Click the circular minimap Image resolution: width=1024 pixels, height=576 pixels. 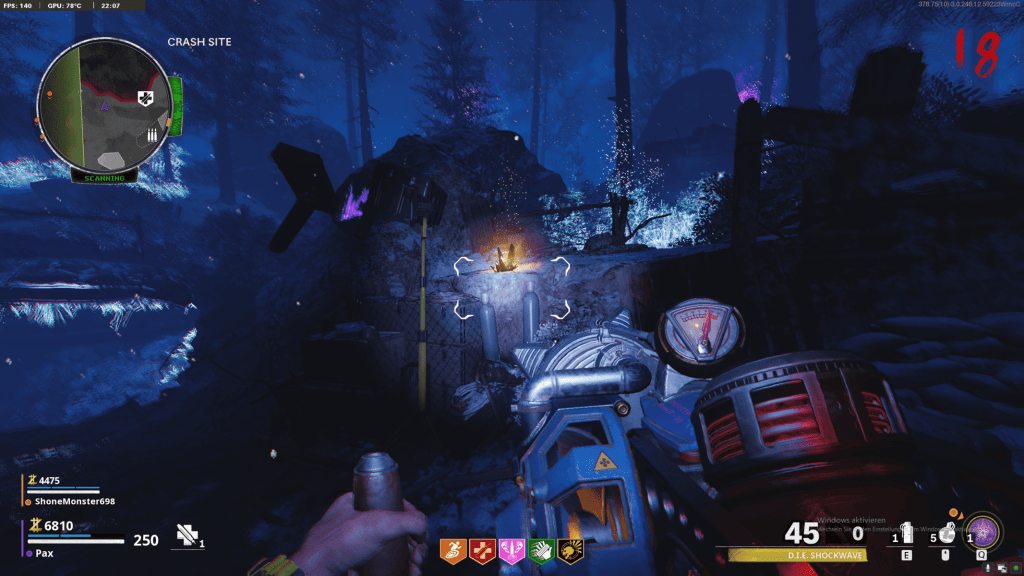tap(104, 105)
